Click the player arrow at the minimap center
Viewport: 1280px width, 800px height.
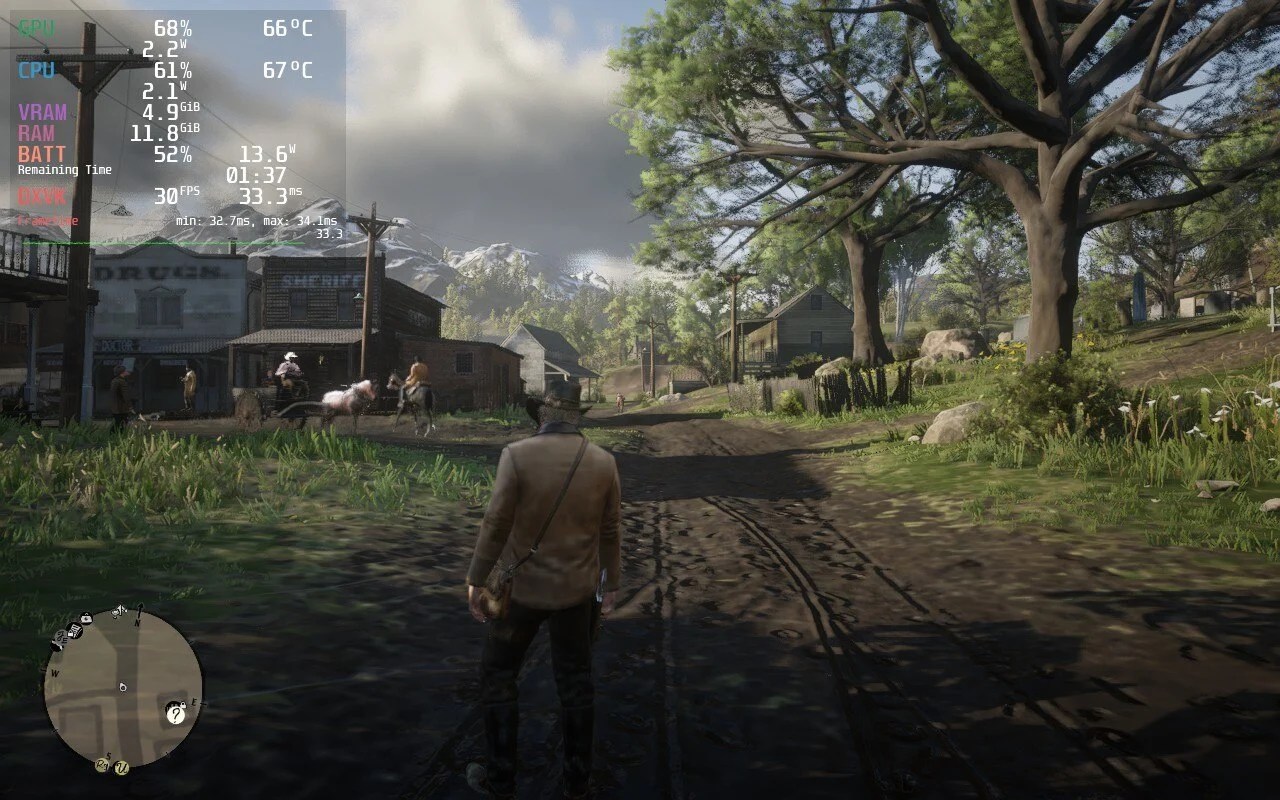tap(123, 688)
